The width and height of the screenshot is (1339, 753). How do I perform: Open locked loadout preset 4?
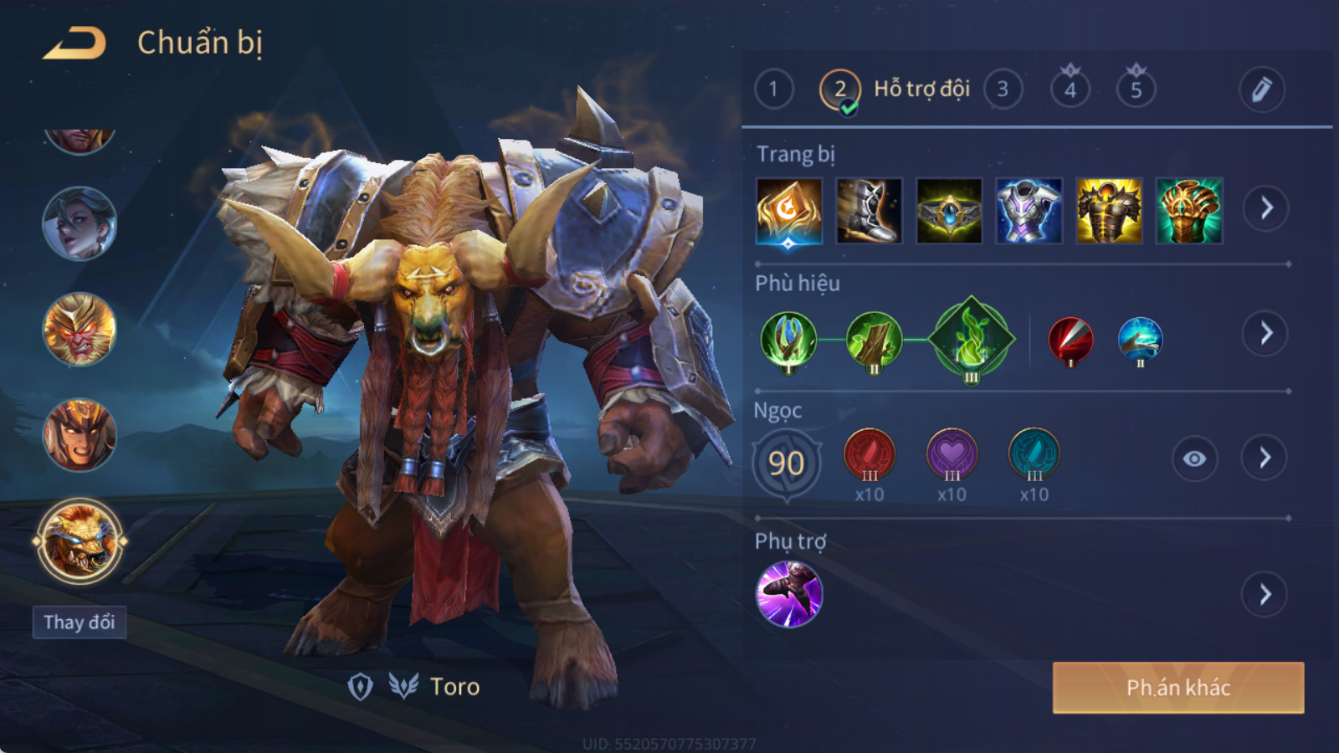click(x=1070, y=90)
